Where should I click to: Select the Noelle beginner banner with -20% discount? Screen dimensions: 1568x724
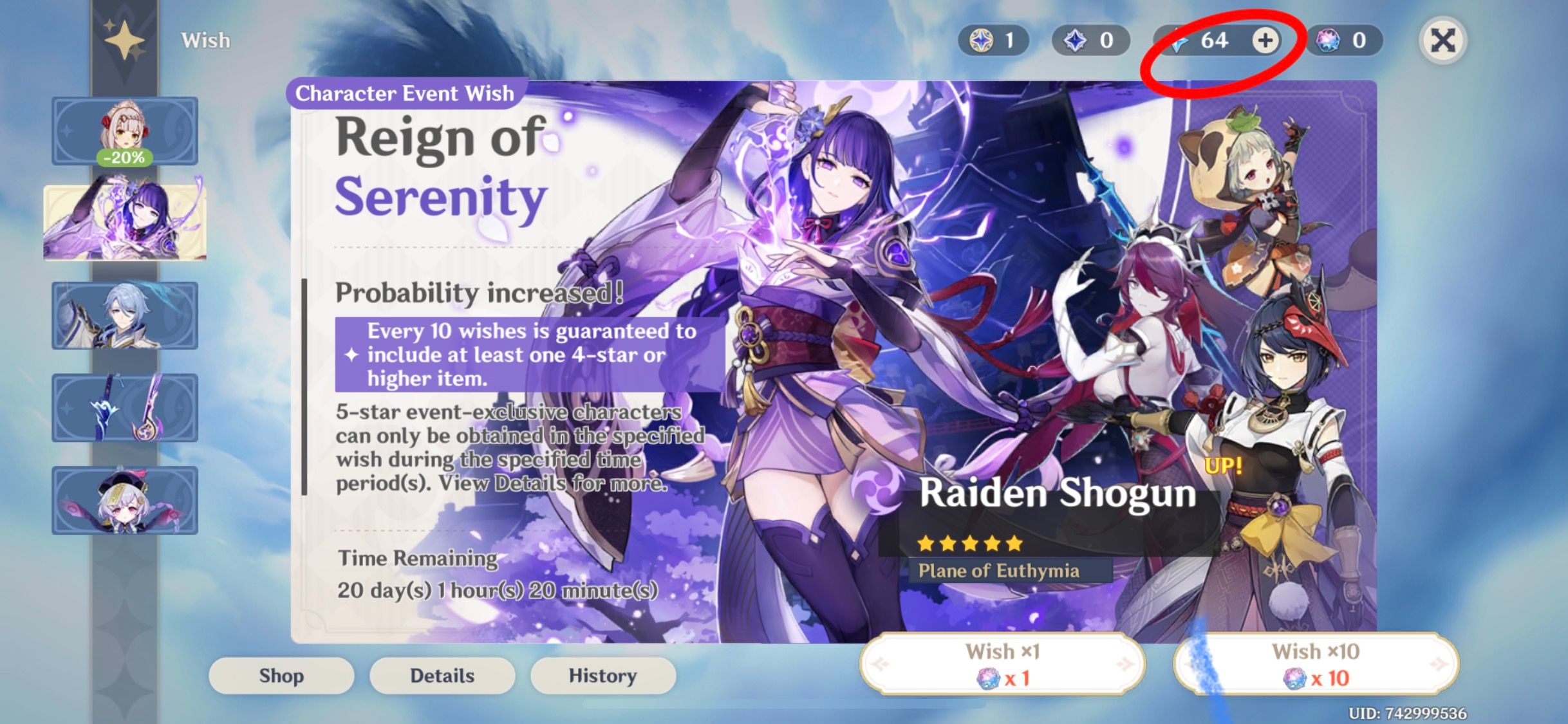click(124, 131)
